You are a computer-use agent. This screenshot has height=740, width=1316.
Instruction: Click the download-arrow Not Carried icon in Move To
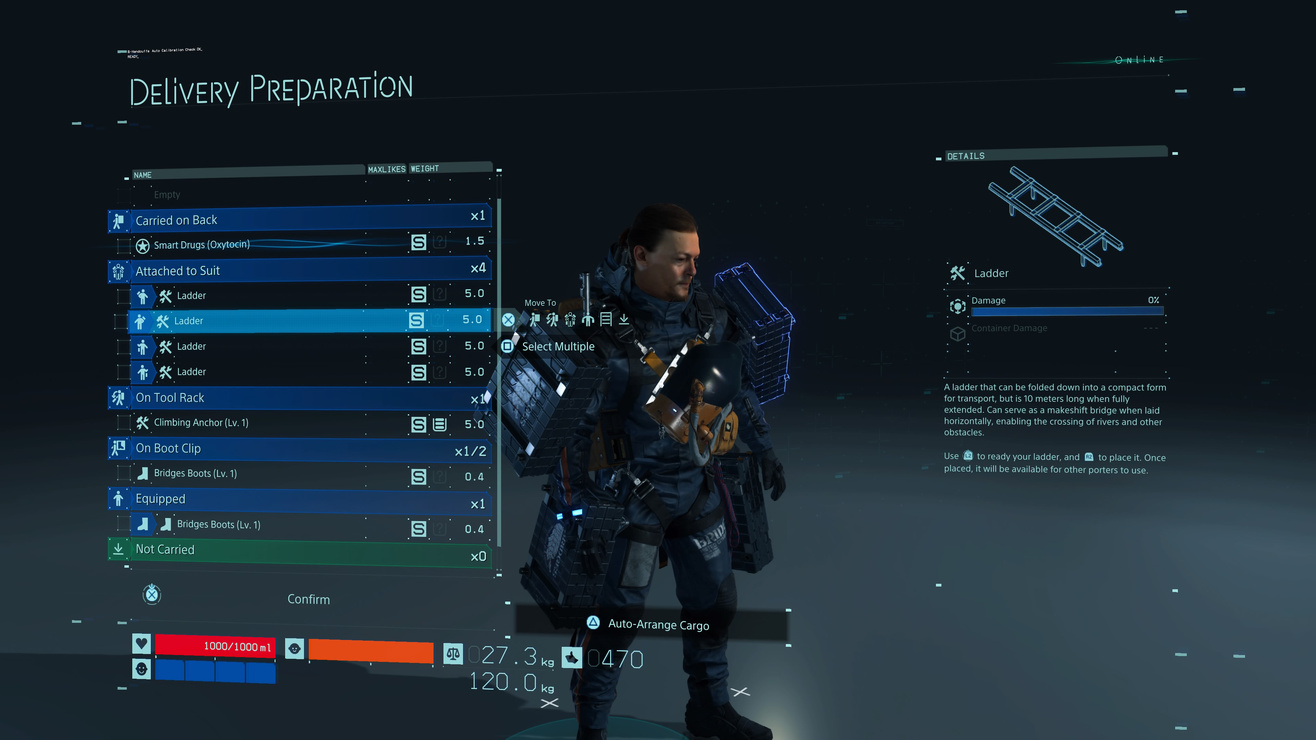coord(624,320)
